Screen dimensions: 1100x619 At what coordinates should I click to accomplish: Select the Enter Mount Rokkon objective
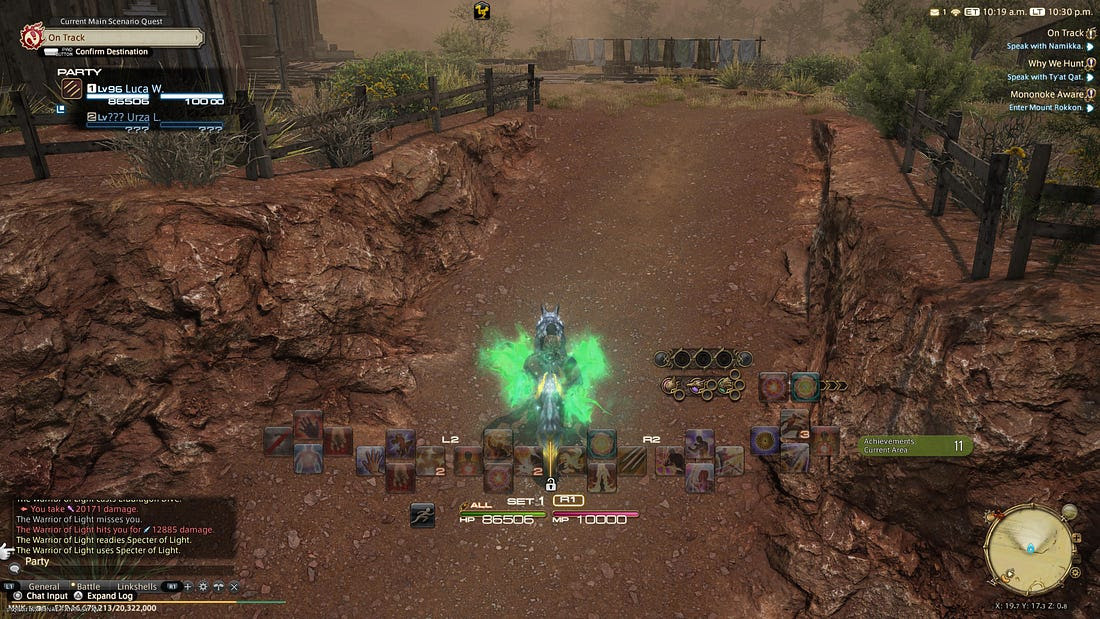1045,107
